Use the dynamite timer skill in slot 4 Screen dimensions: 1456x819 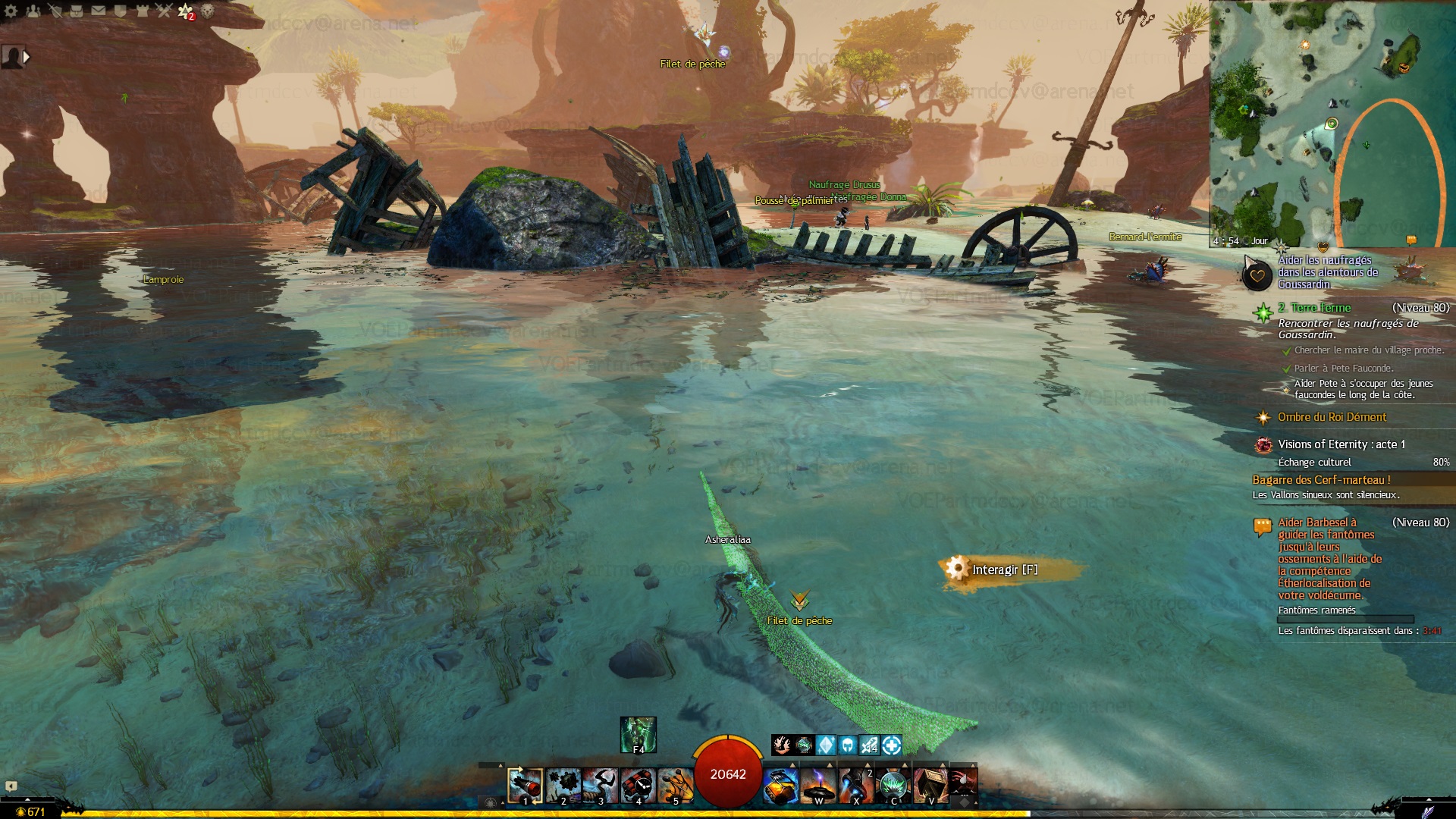(638, 785)
